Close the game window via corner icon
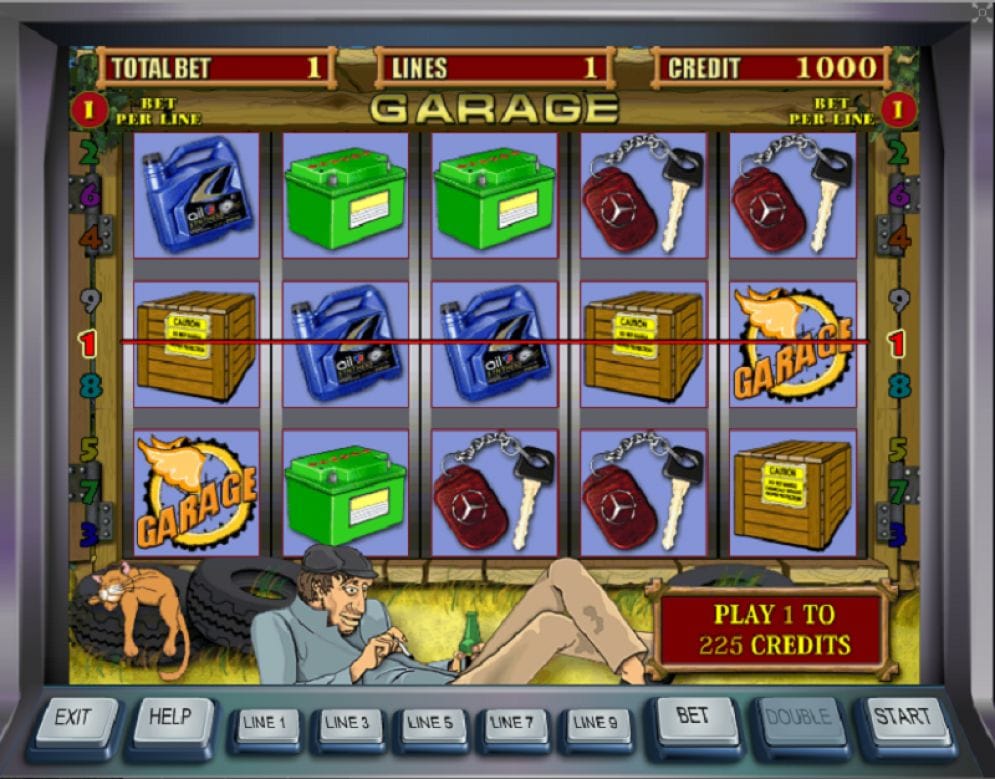995x779 pixels. click(982, 12)
